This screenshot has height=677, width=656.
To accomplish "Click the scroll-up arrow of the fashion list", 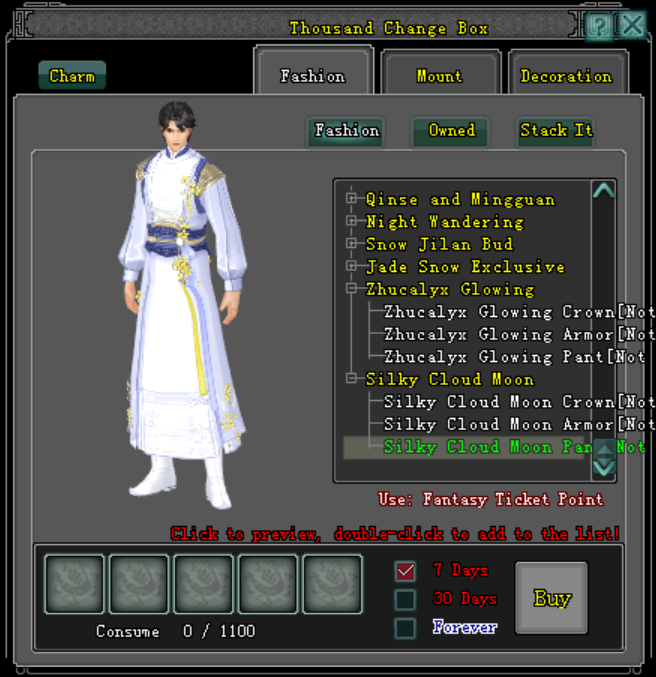I will 603,191.
